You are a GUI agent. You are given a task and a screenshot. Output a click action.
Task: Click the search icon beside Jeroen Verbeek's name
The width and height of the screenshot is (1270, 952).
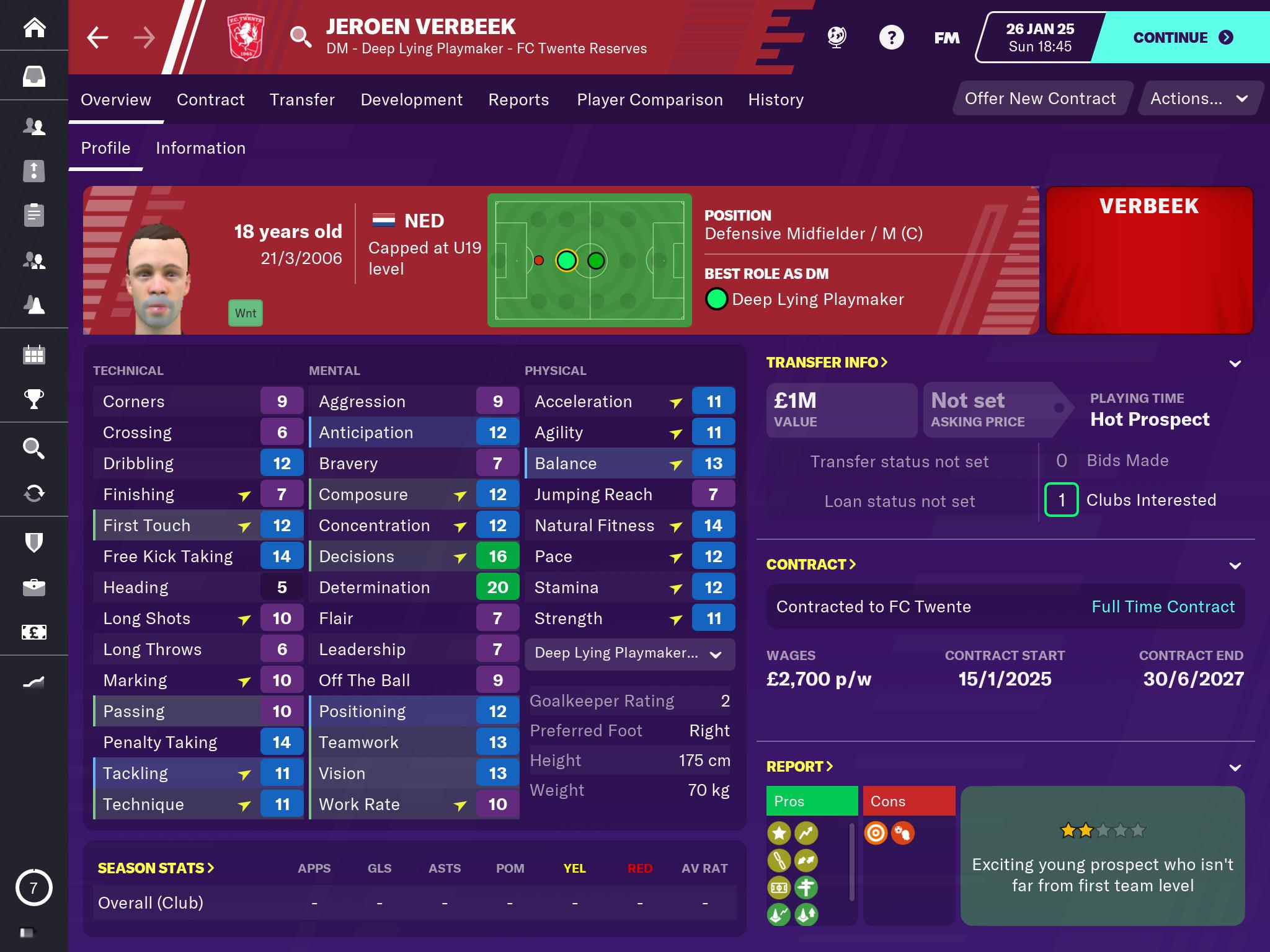[x=302, y=37]
